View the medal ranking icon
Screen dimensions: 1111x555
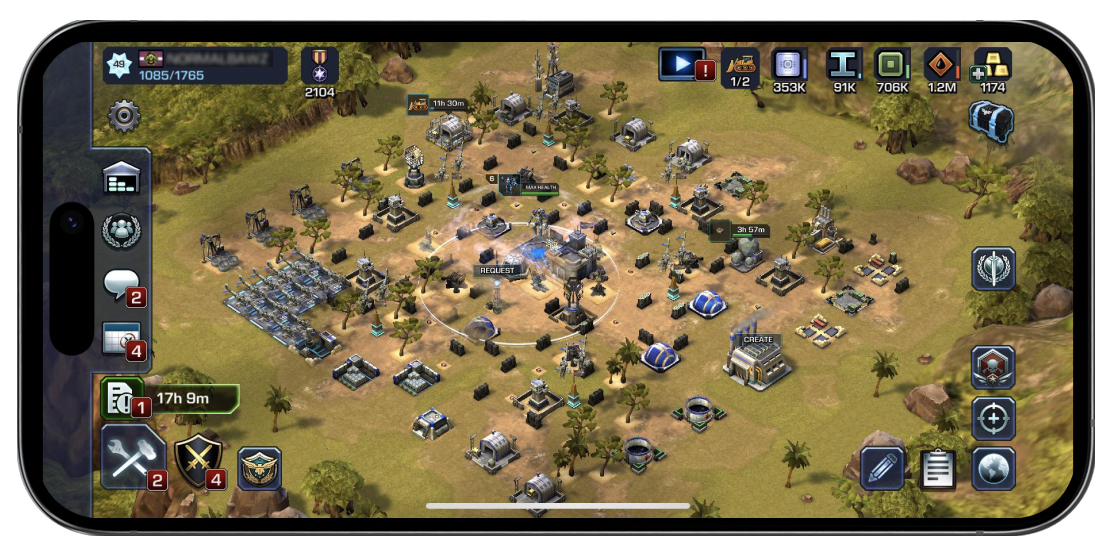[320, 66]
